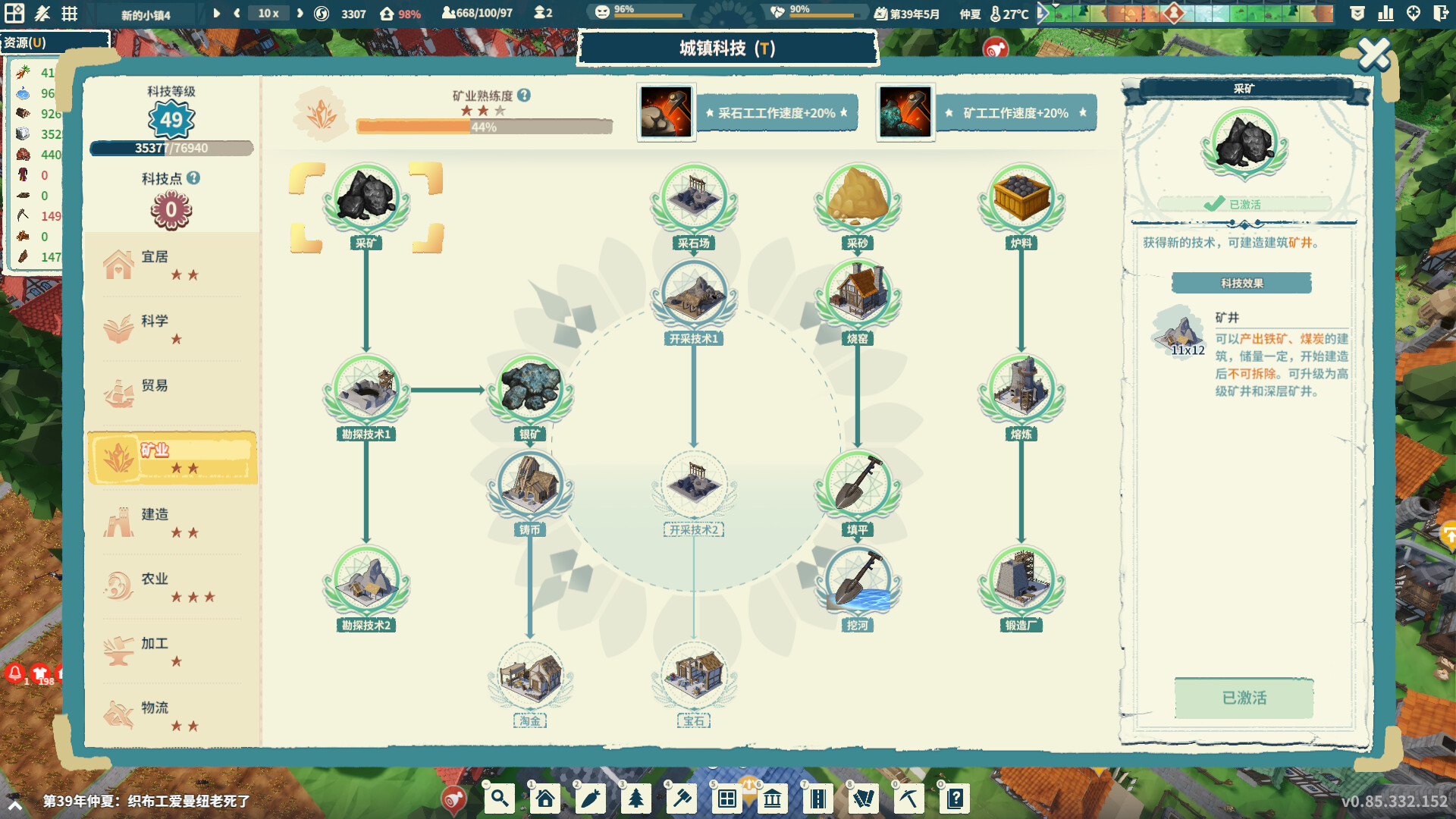Open the statistics bar chart icon top right
The height and width of the screenshot is (819, 1456).
tap(1386, 13)
